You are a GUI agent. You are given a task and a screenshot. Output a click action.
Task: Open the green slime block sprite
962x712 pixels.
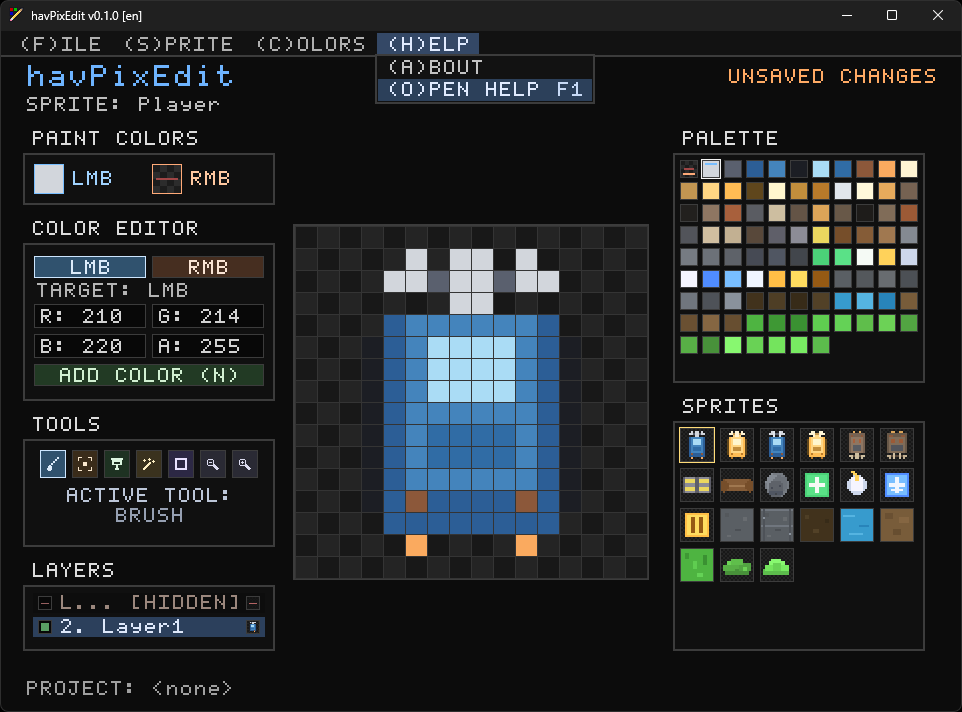(696, 564)
